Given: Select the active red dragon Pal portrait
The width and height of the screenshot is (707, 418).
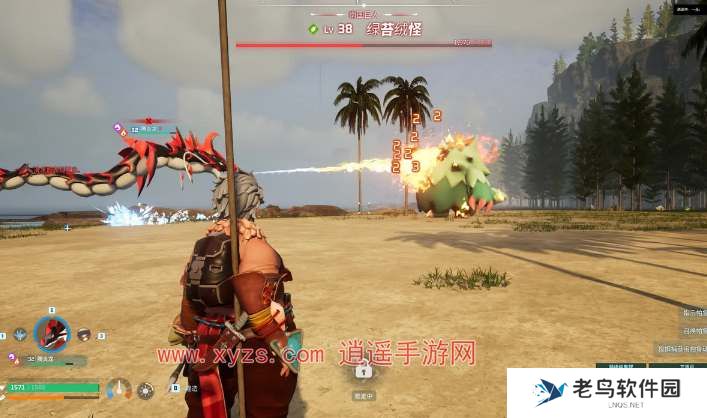Looking at the screenshot, I should [52, 334].
